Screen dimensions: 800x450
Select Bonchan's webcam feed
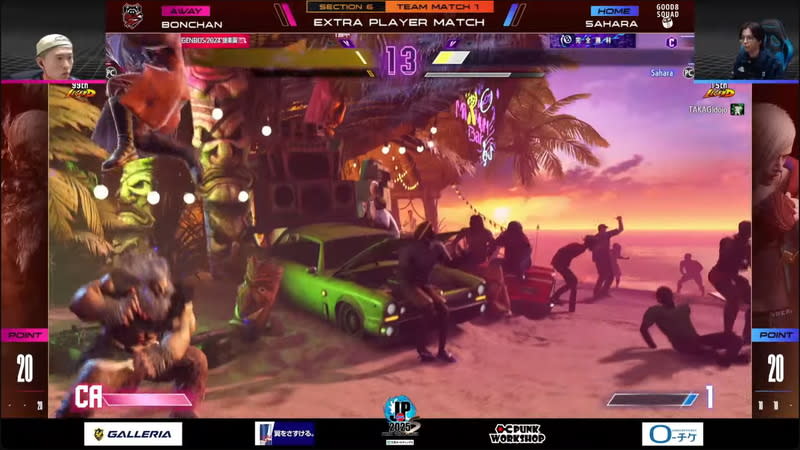(53, 56)
